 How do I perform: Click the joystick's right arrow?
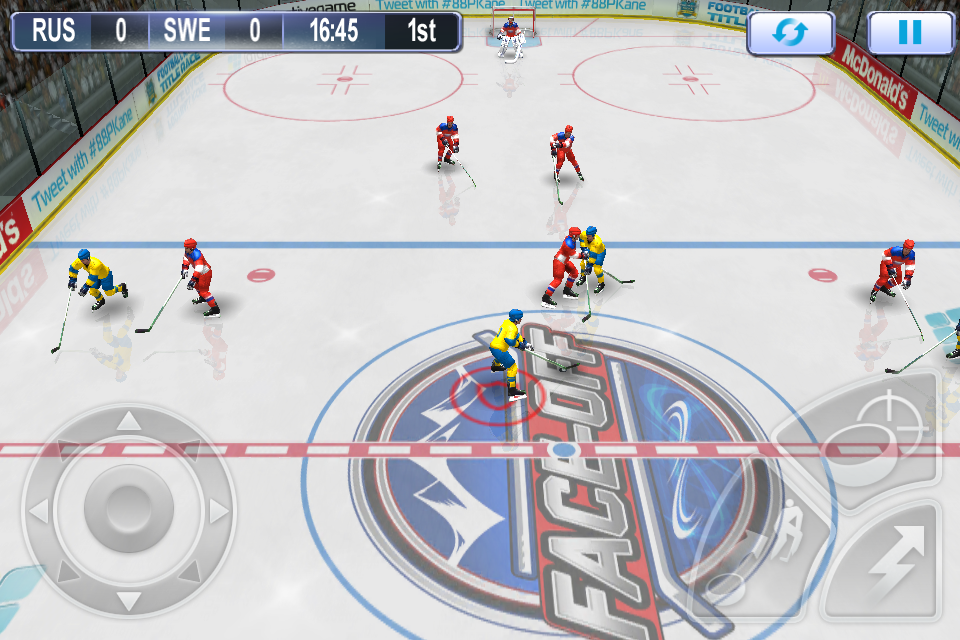[x=217, y=512]
